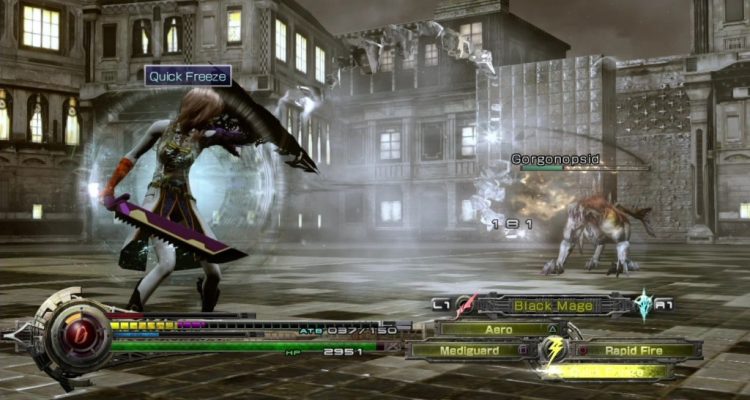This screenshot has width=750, height=400.
Task: Click the red feather schema icon
Action: [466, 305]
